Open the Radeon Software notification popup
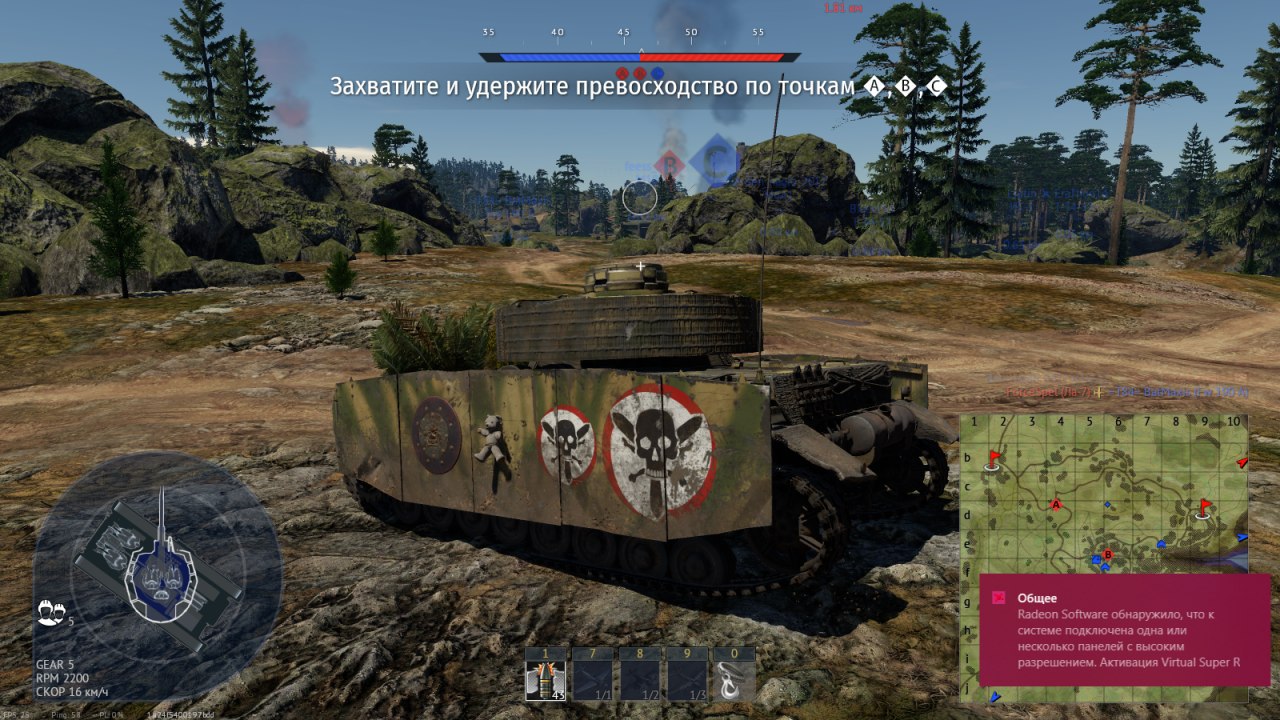The width and height of the screenshot is (1280, 720). tap(1124, 629)
